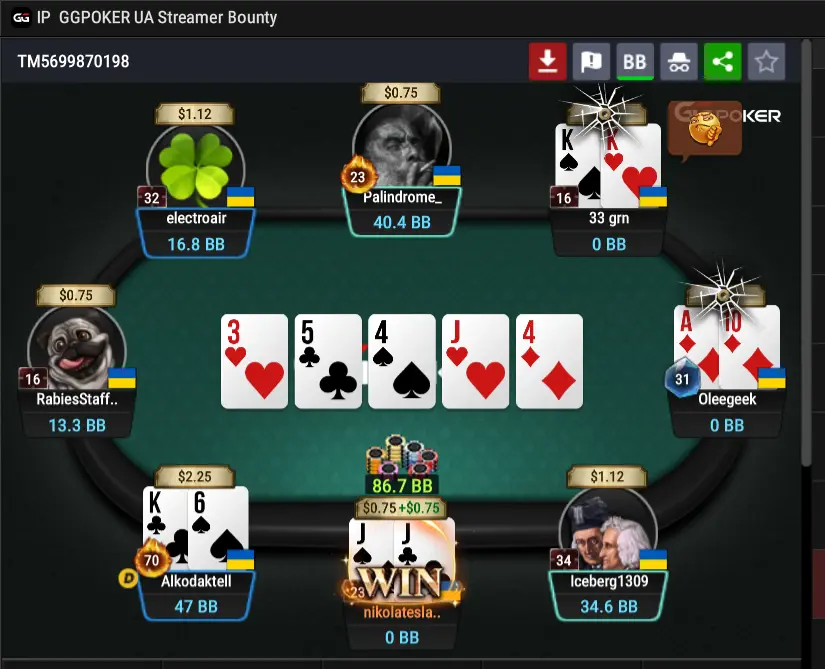Click the orange emoji chat bubble

(x=705, y=130)
